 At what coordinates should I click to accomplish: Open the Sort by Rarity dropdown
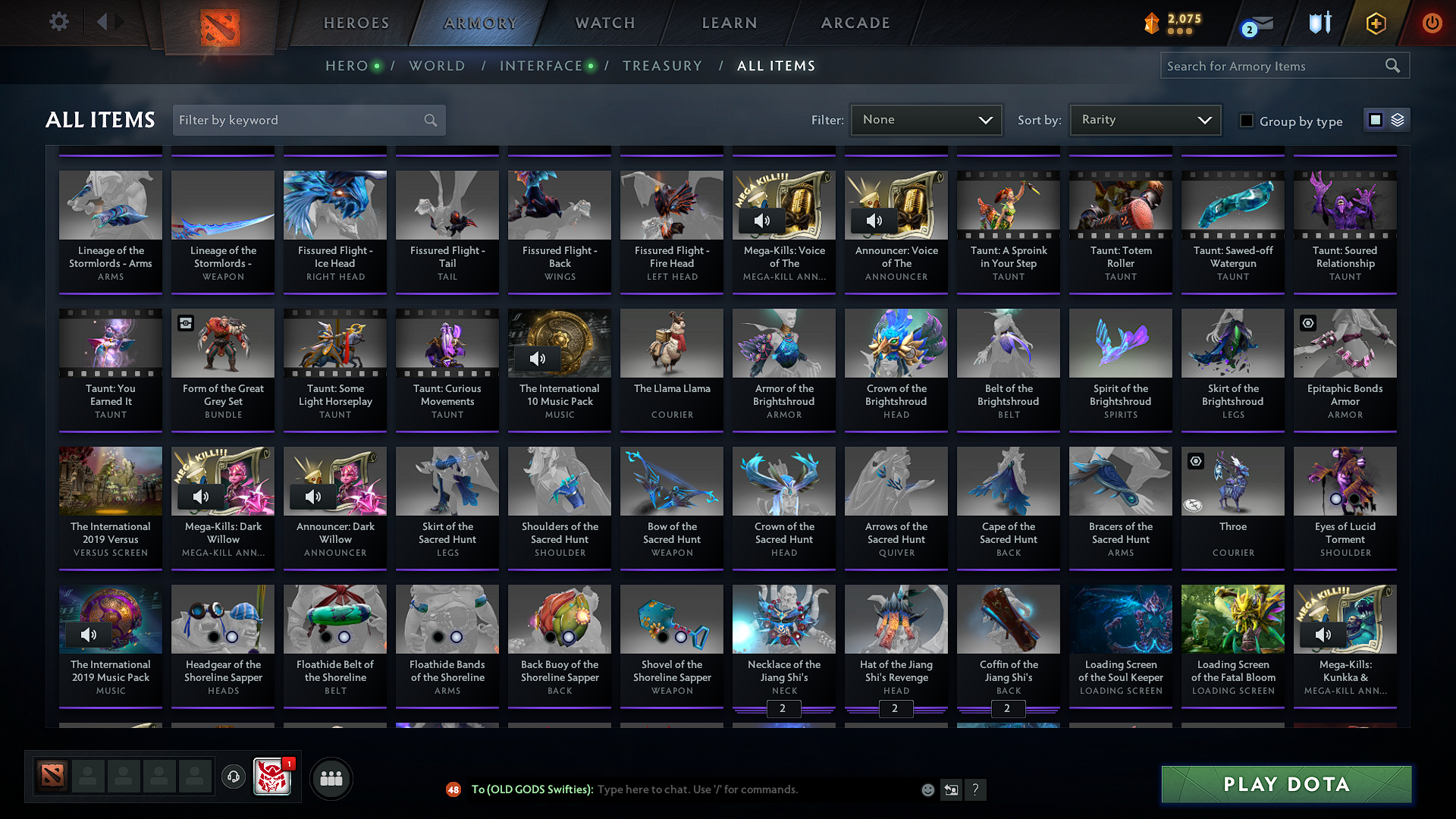(x=1144, y=119)
